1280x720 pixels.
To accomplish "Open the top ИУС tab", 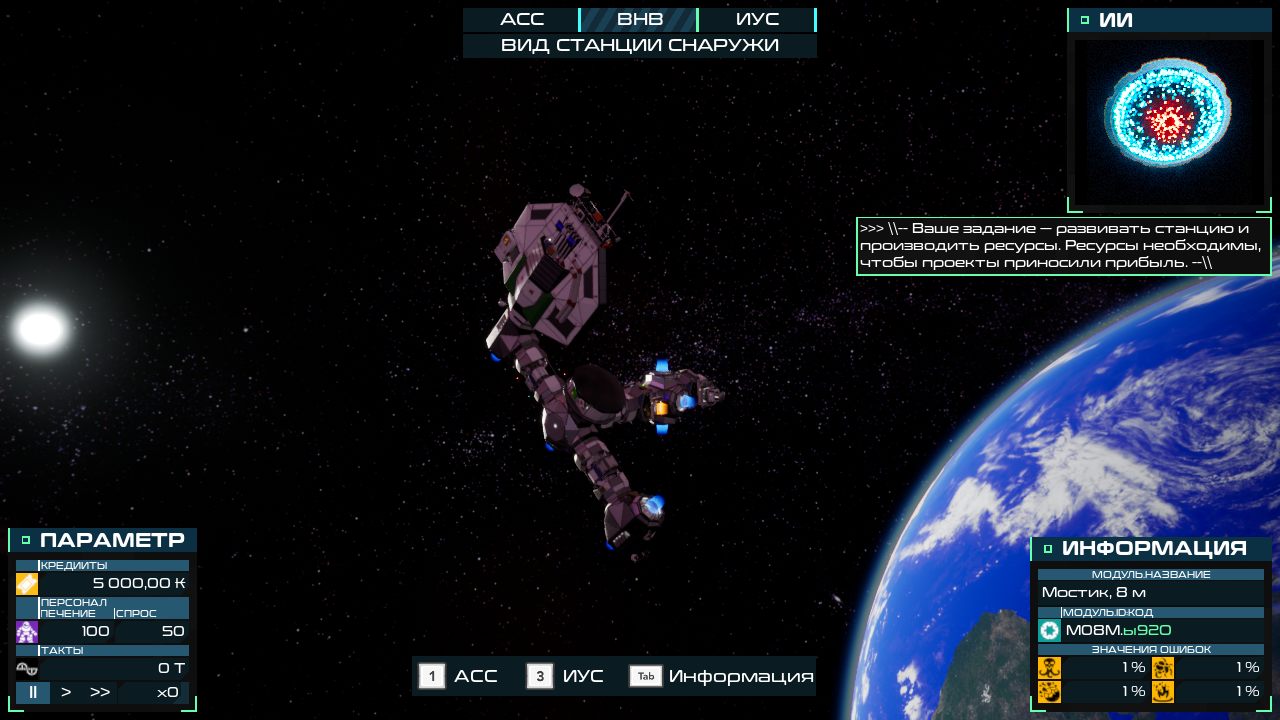I will pyautogui.click(x=756, y=20).
